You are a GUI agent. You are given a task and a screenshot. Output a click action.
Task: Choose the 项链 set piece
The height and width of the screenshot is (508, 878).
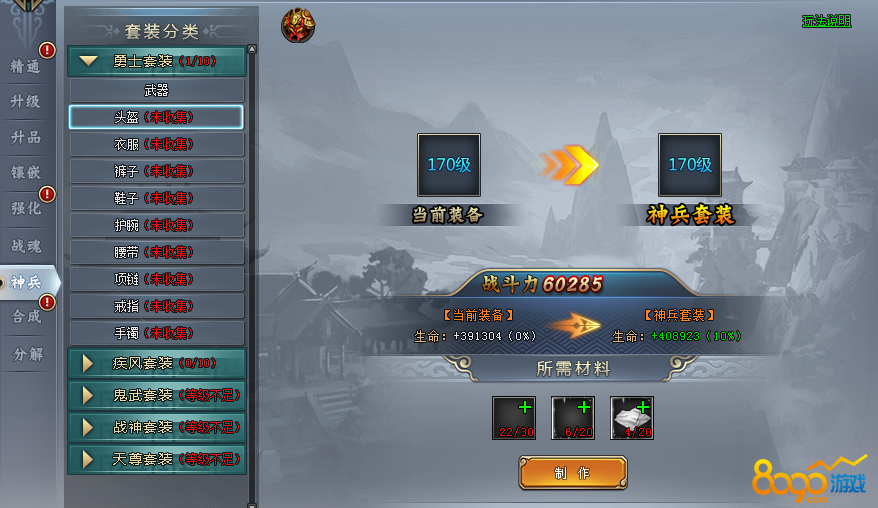pyautogui.click(x=156, y=279)
